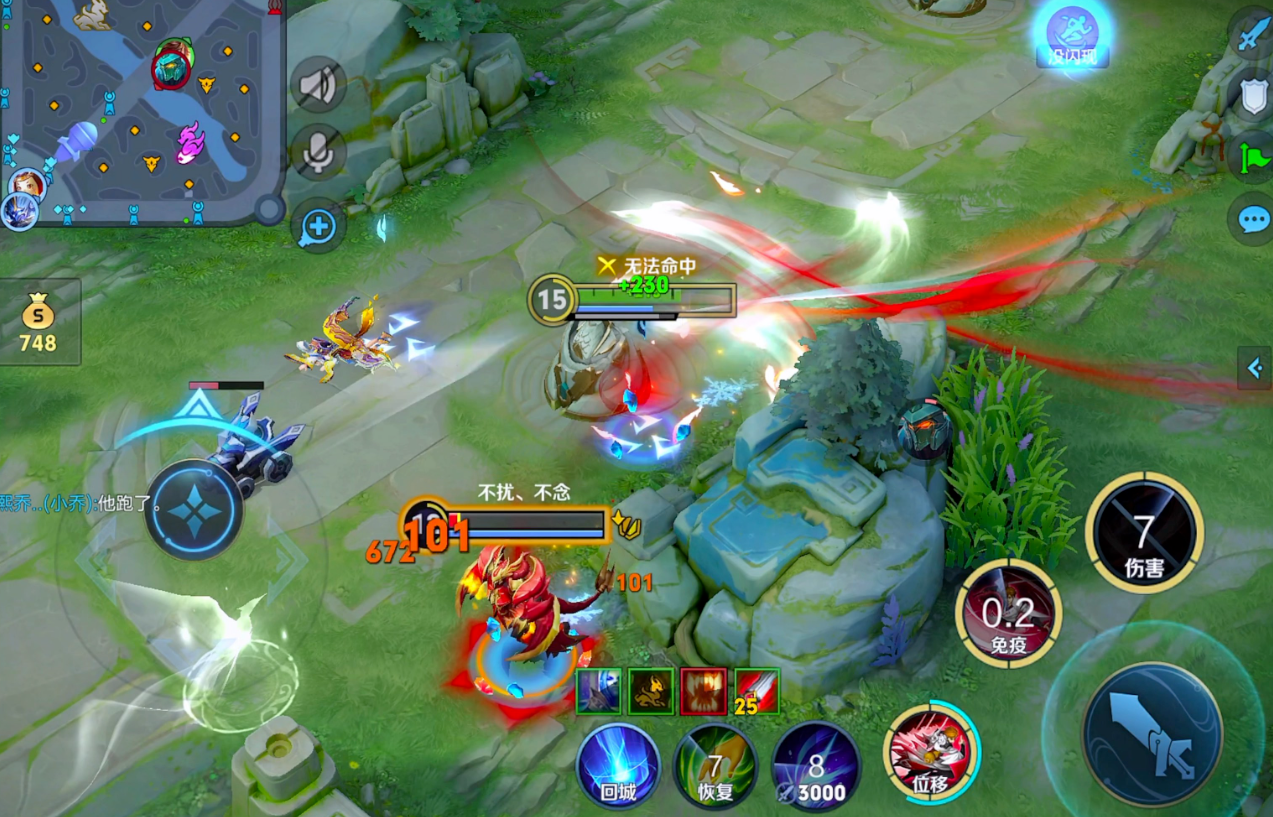Send the white shield retreat signal

coord(1251,96)
